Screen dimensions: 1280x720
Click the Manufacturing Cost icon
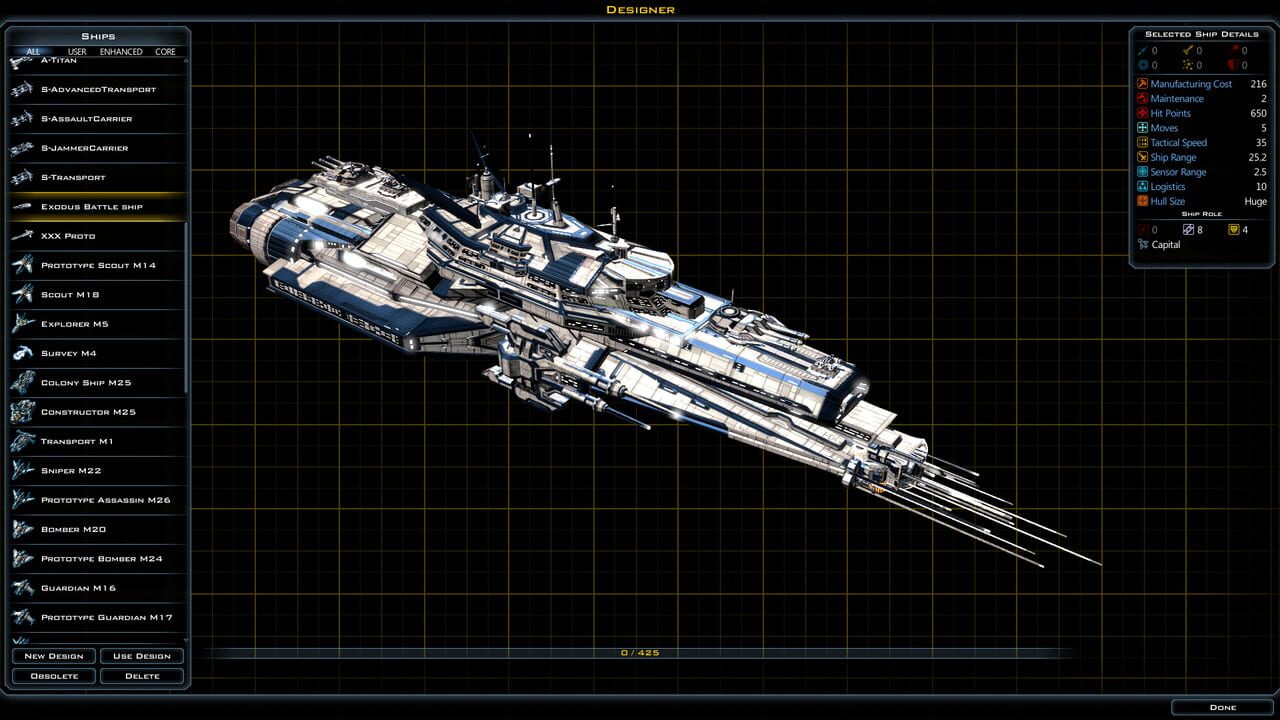point(1141,84)
